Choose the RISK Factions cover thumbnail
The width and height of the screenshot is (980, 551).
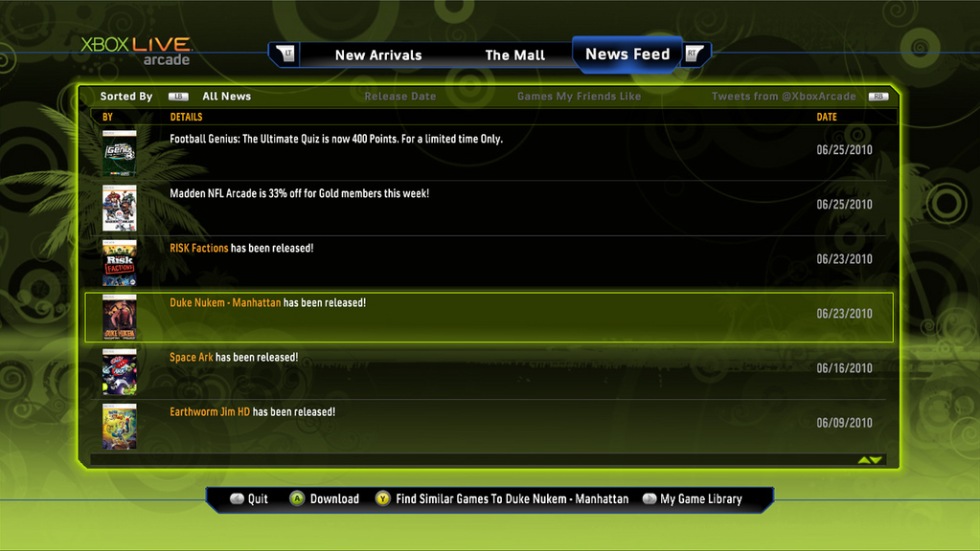tap(119, 262)
